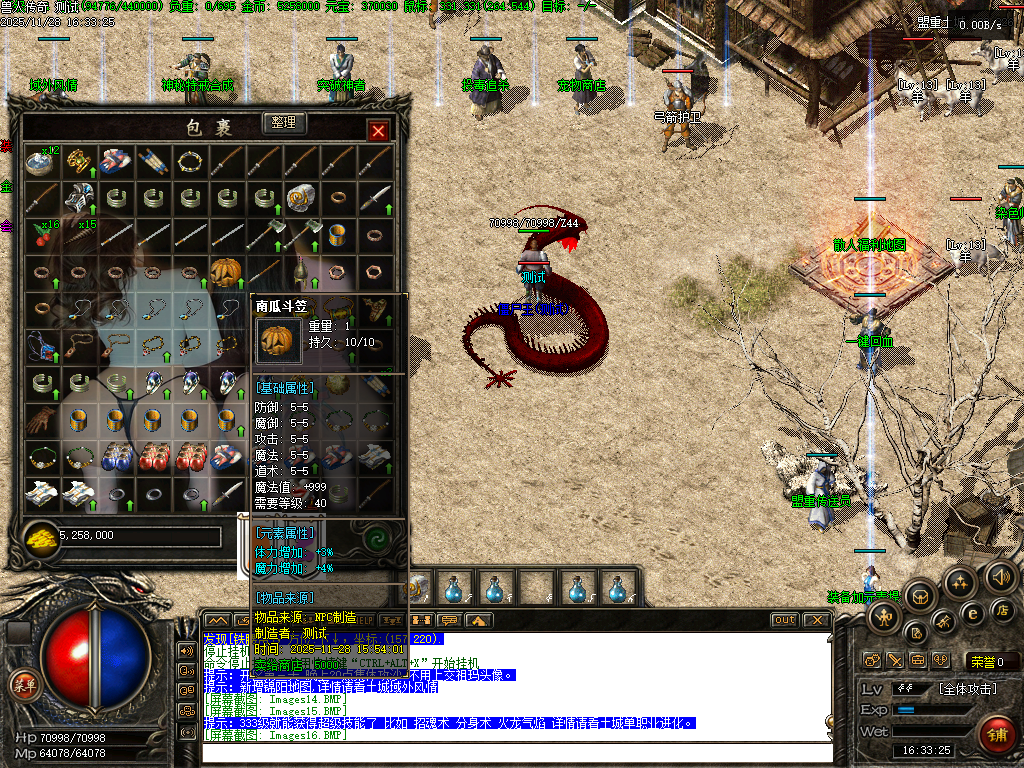Image resolution: width=1024 pixels, height=768 pixels.
Task: Click the gold ingot currency icon
Action: (x=40, y=537)
